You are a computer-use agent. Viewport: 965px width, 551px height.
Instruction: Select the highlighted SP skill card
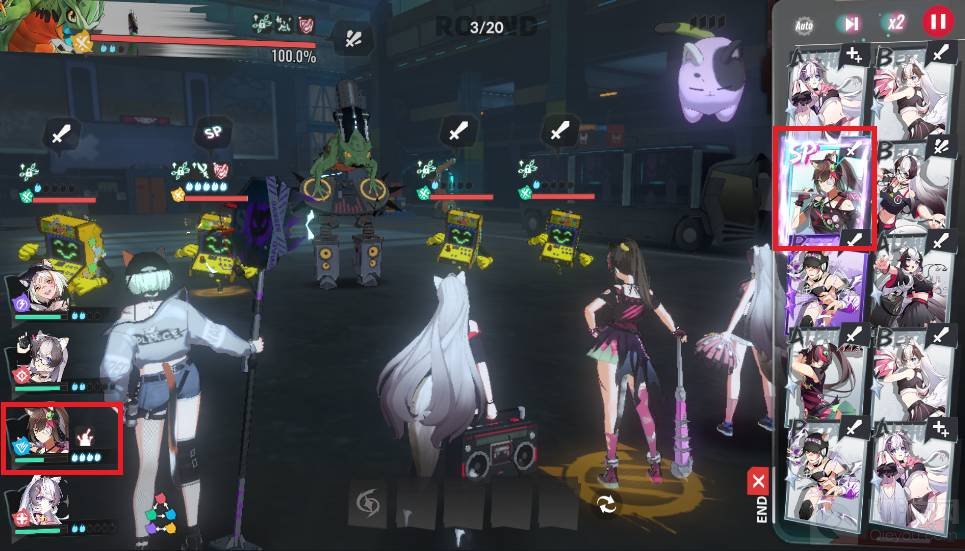(825, 188)
